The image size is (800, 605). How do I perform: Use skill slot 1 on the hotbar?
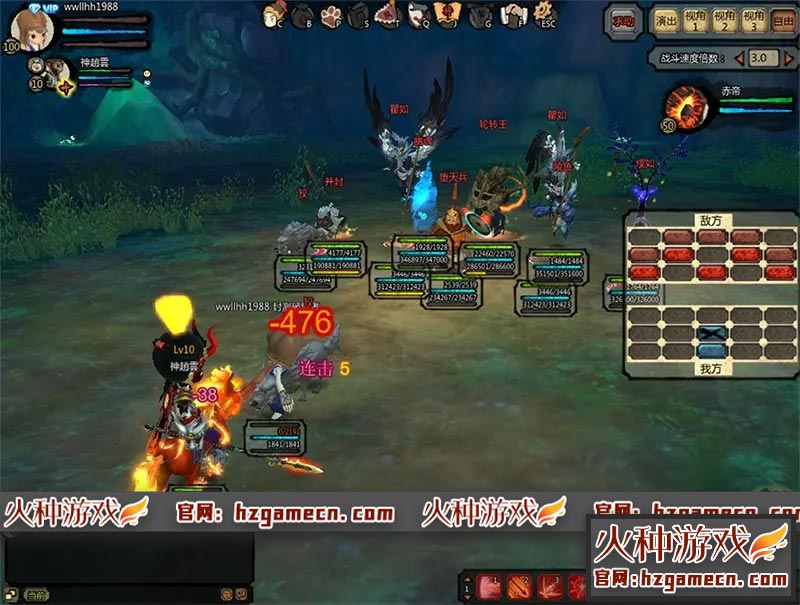coord(488,586)
